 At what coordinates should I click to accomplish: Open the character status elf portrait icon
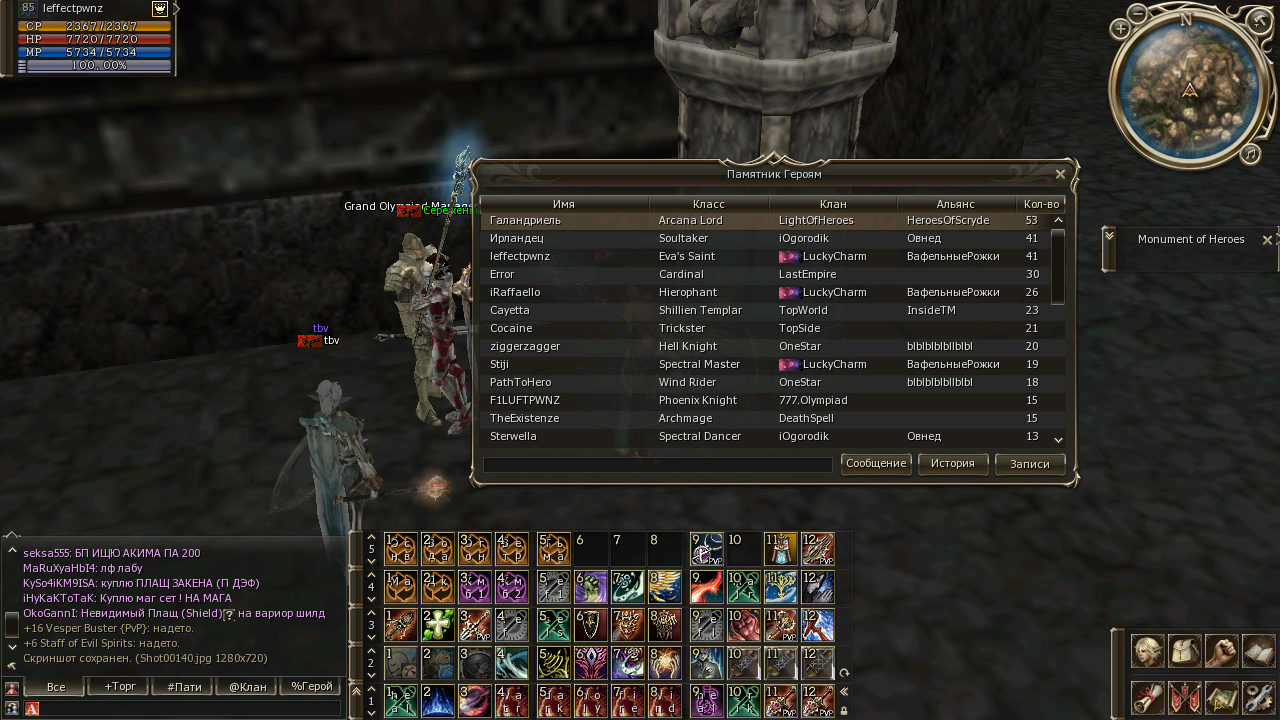click(1147, 651)
